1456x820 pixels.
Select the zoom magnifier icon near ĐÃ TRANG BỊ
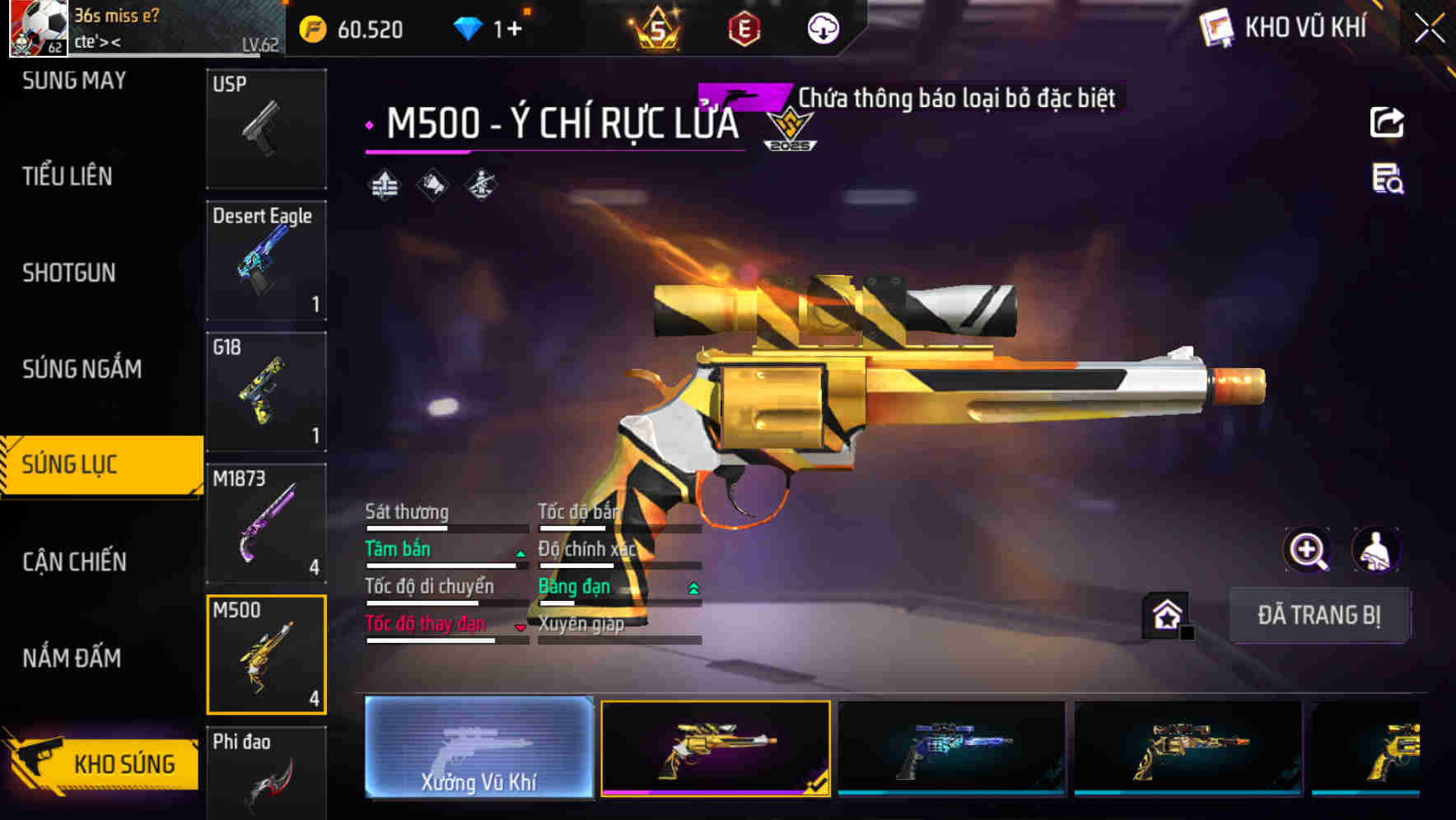click(1308, 550)
